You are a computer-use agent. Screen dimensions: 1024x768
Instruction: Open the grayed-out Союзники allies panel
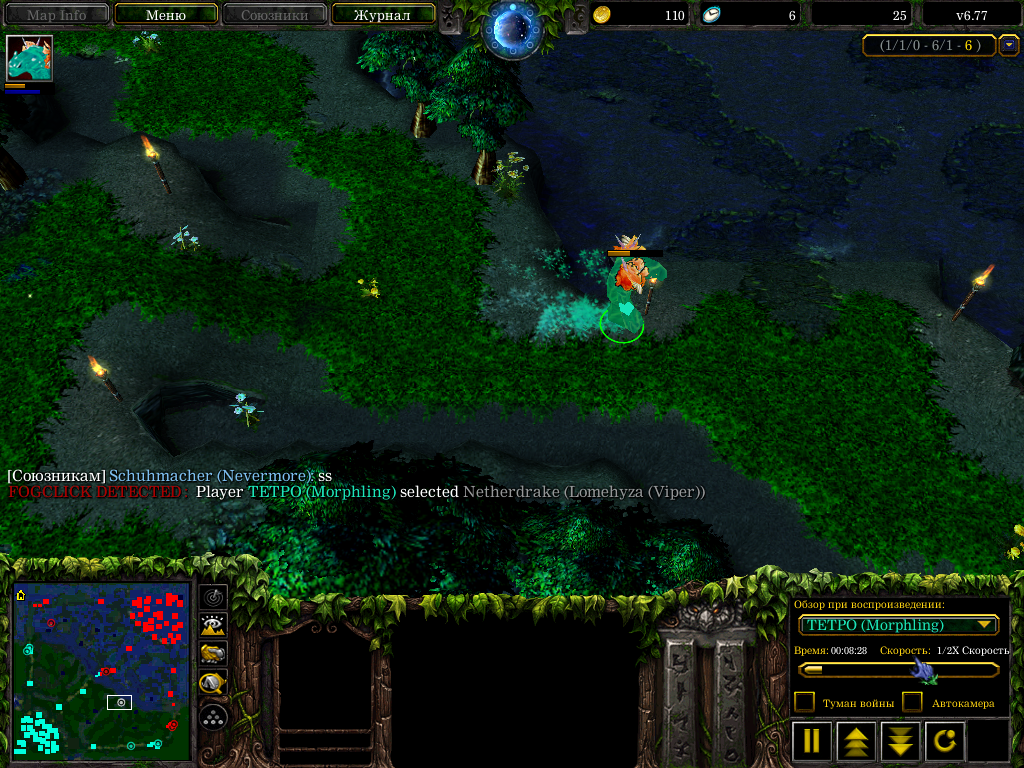tap(273, 15)
